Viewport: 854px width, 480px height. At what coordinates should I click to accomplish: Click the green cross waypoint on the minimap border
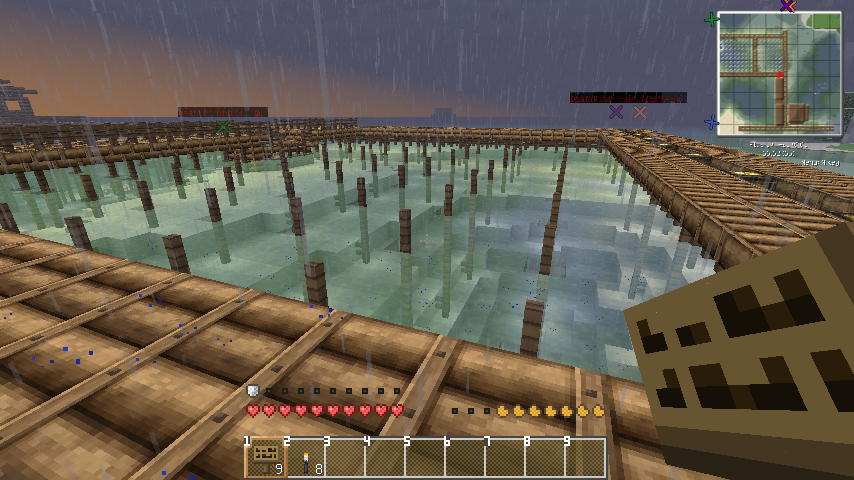pyautogui.click(x=712, y=19)
